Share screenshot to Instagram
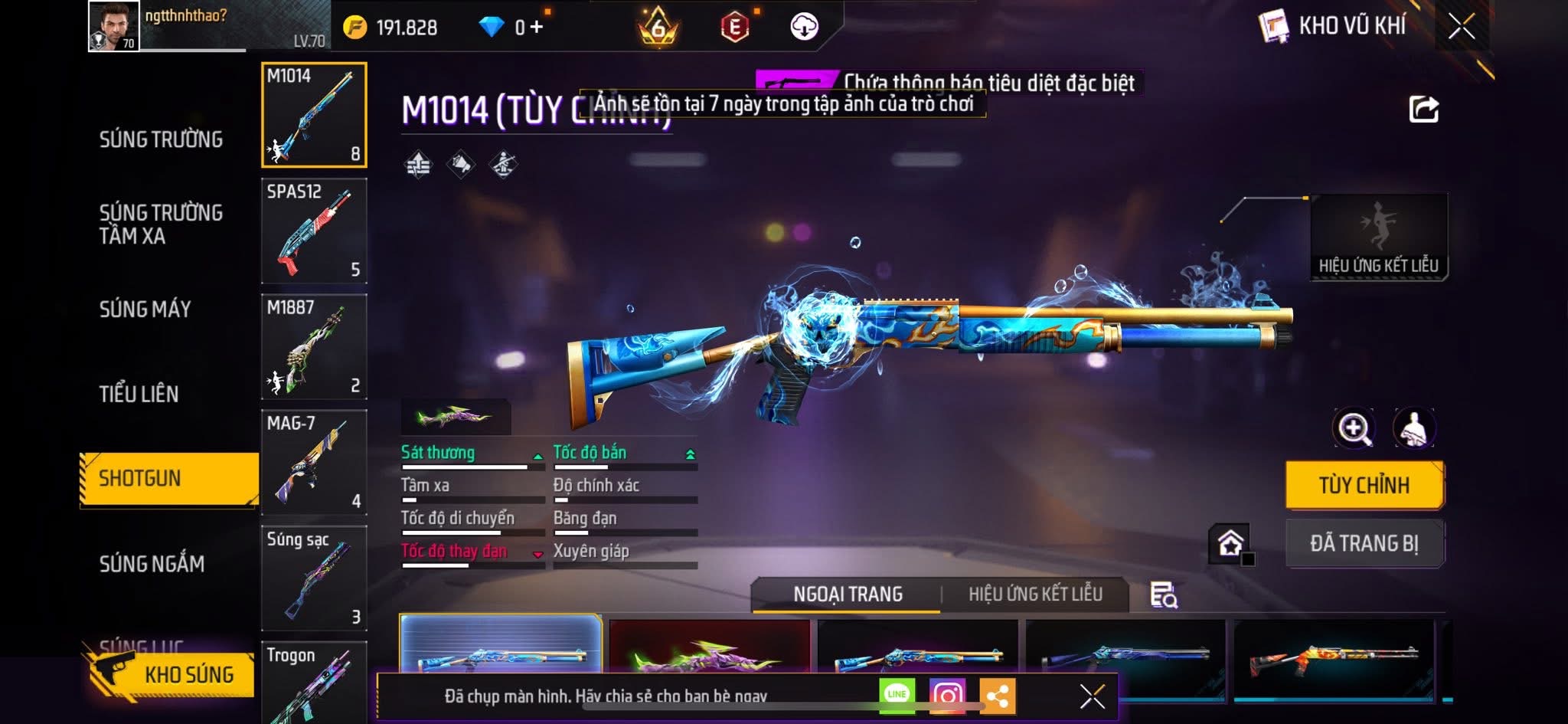 tap(947, 695)
